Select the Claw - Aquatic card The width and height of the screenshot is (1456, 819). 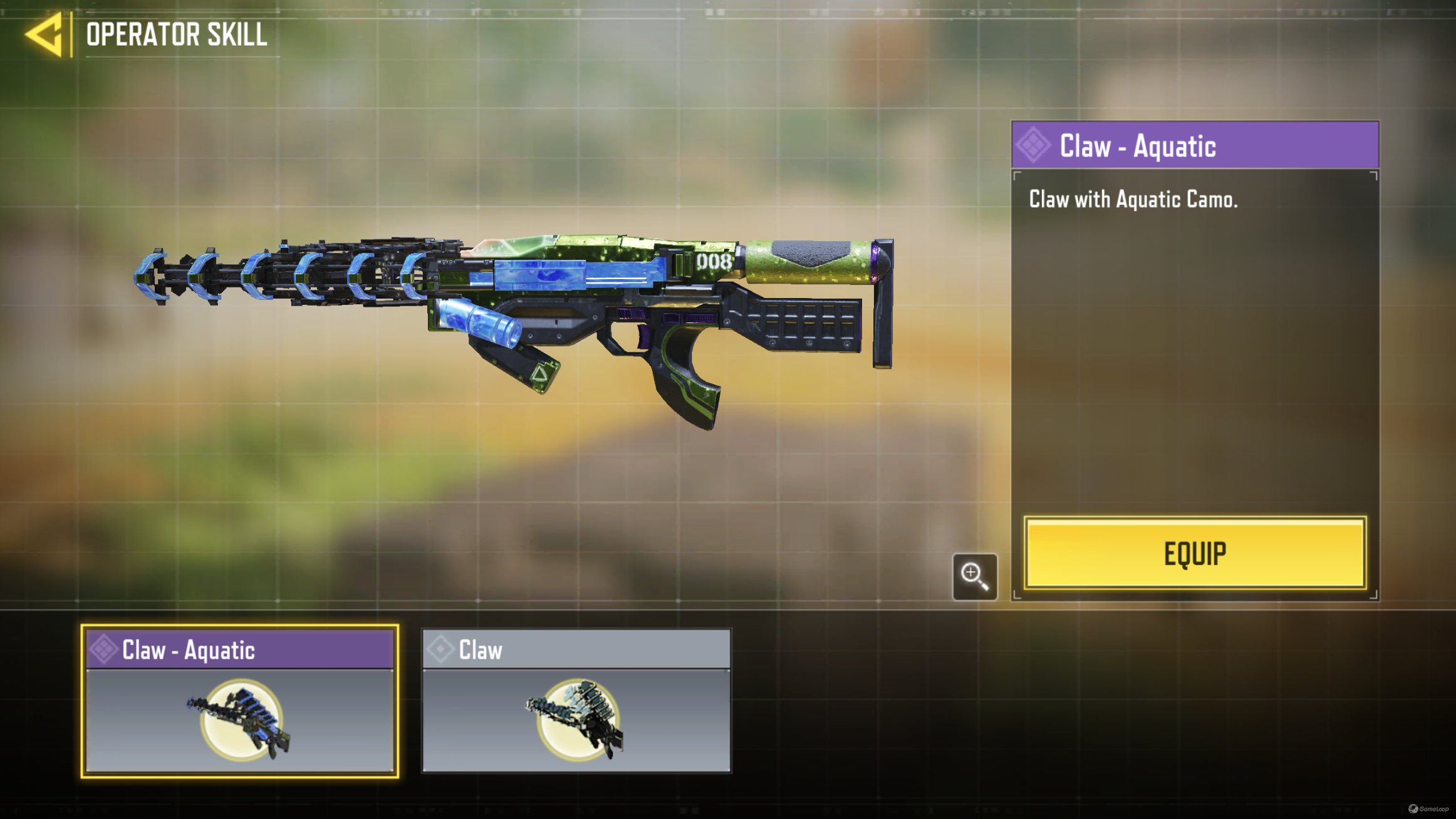coord(240,701)
